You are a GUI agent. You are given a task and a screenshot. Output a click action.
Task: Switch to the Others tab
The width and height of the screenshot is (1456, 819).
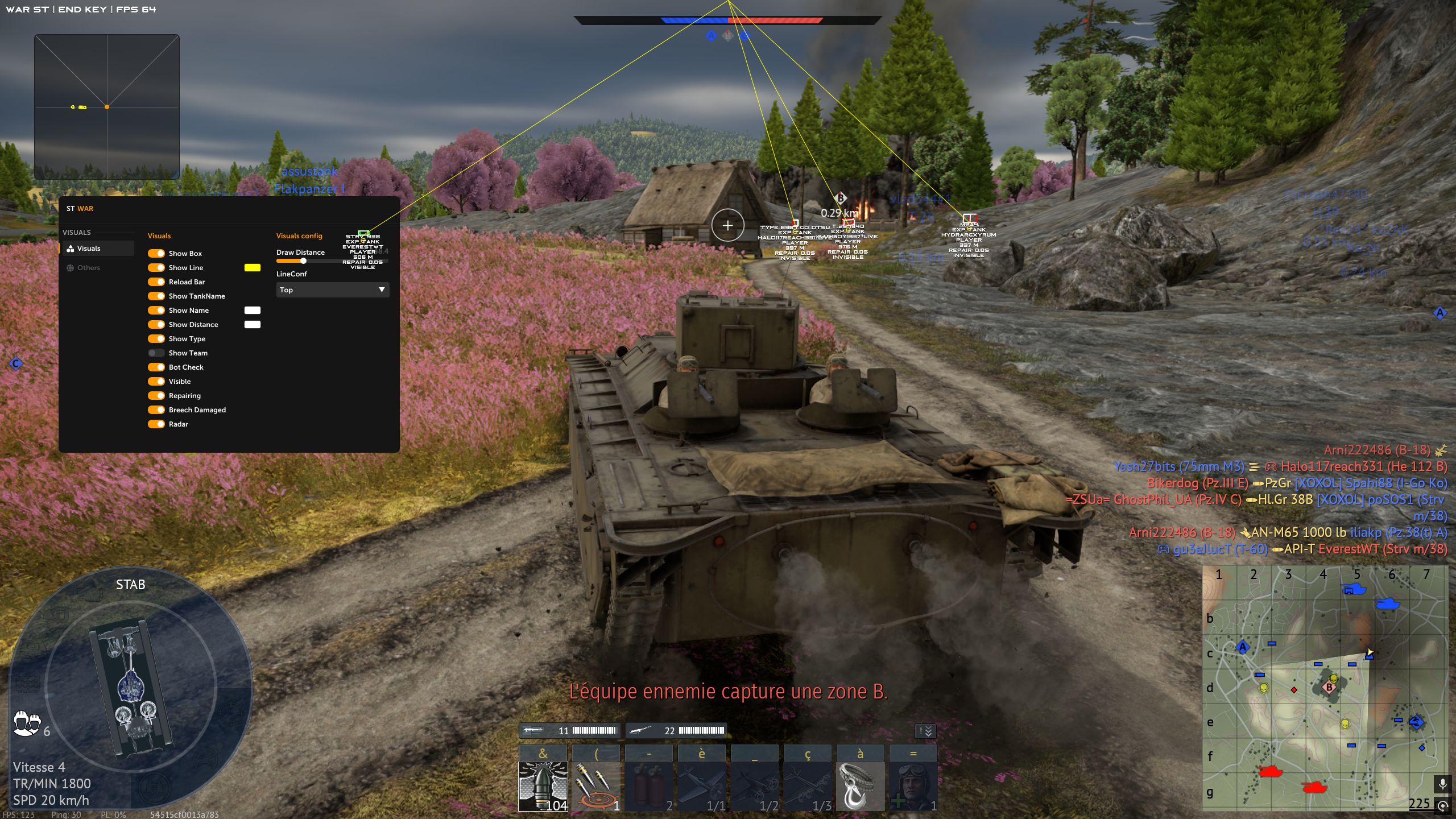[x=89, y=268]
